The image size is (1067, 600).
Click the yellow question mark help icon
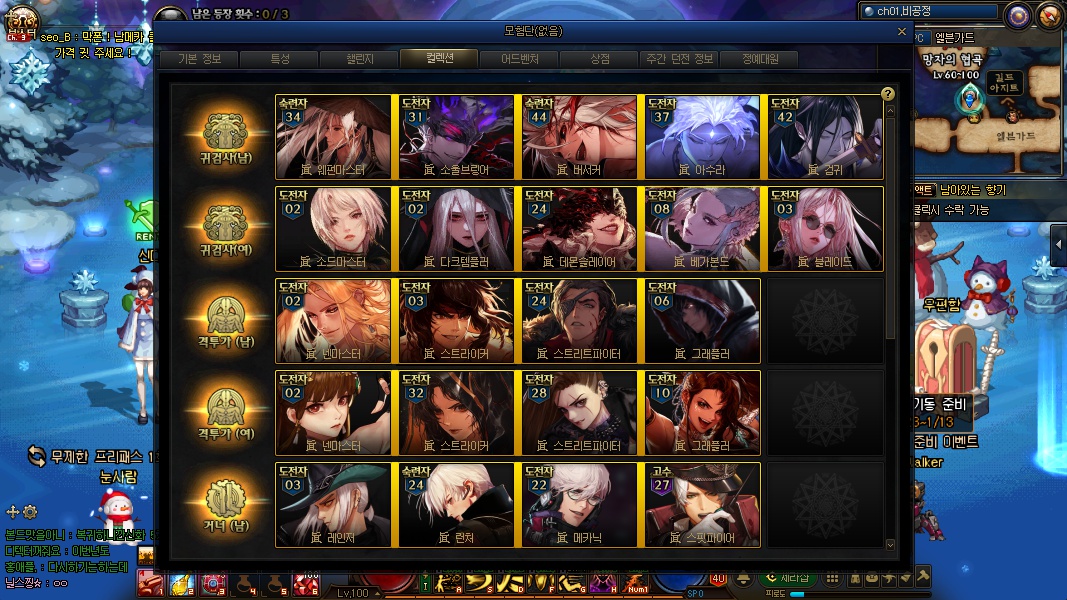tap(887, 94)
